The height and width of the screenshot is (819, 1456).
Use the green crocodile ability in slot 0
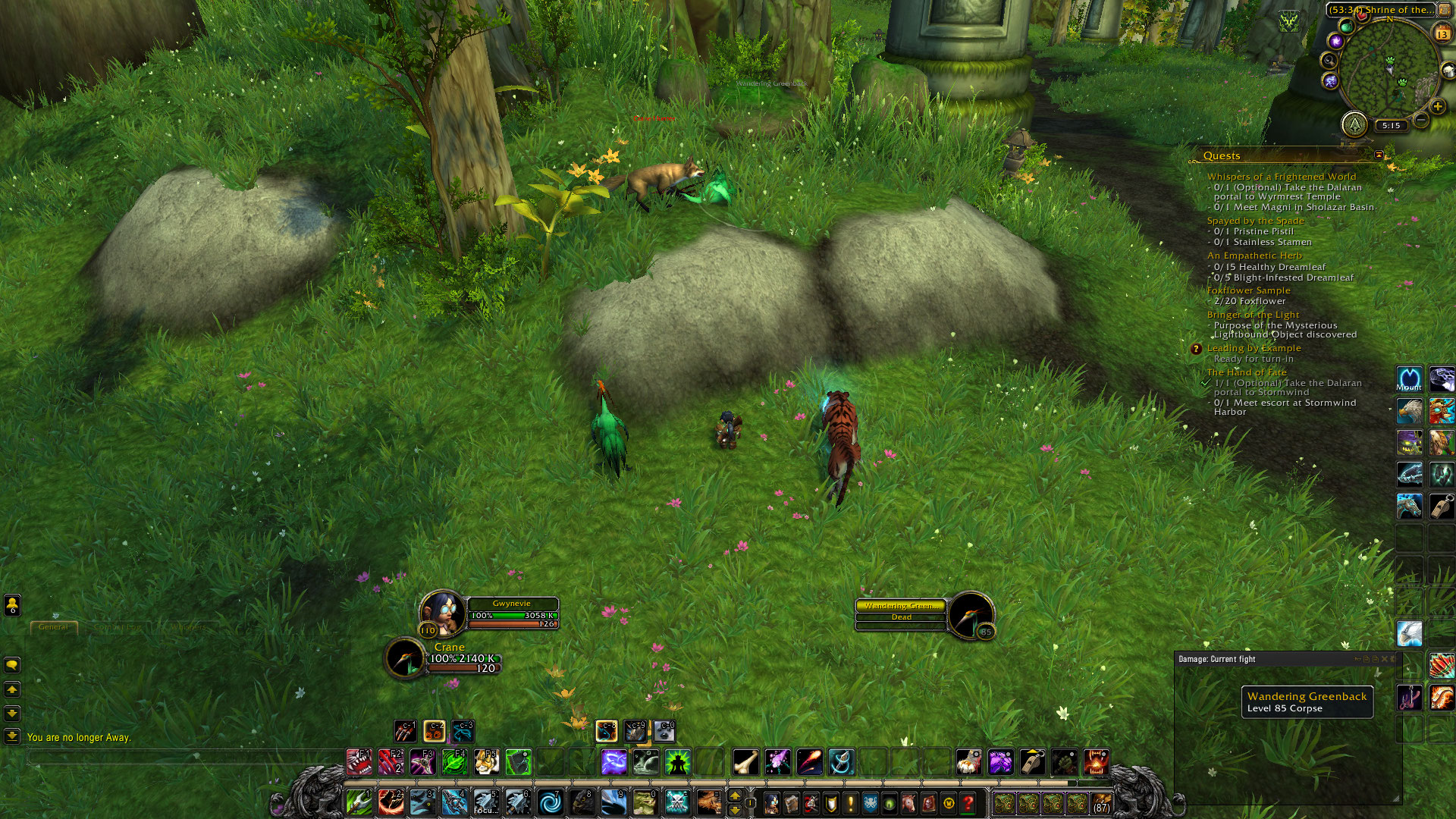pyautogui.click(x=645, y=802)
